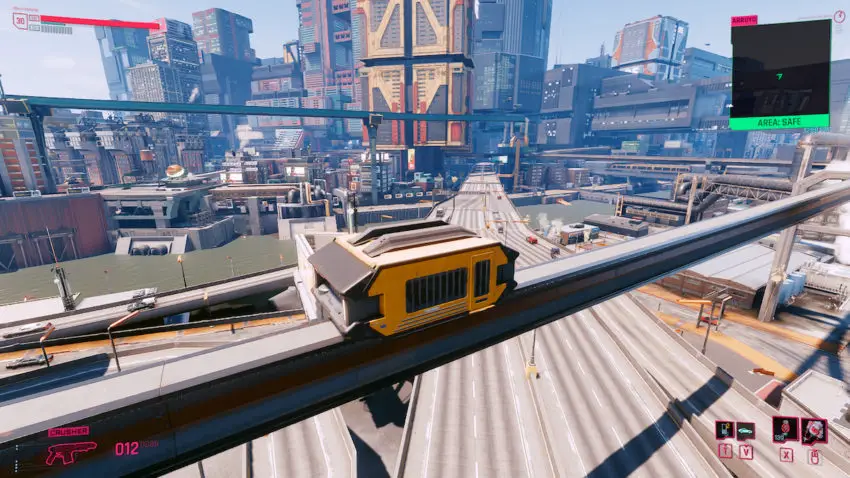Call your vehicle with the car icon
The height and width of the screenshot is (478, 850).
[x=746, y=430]
